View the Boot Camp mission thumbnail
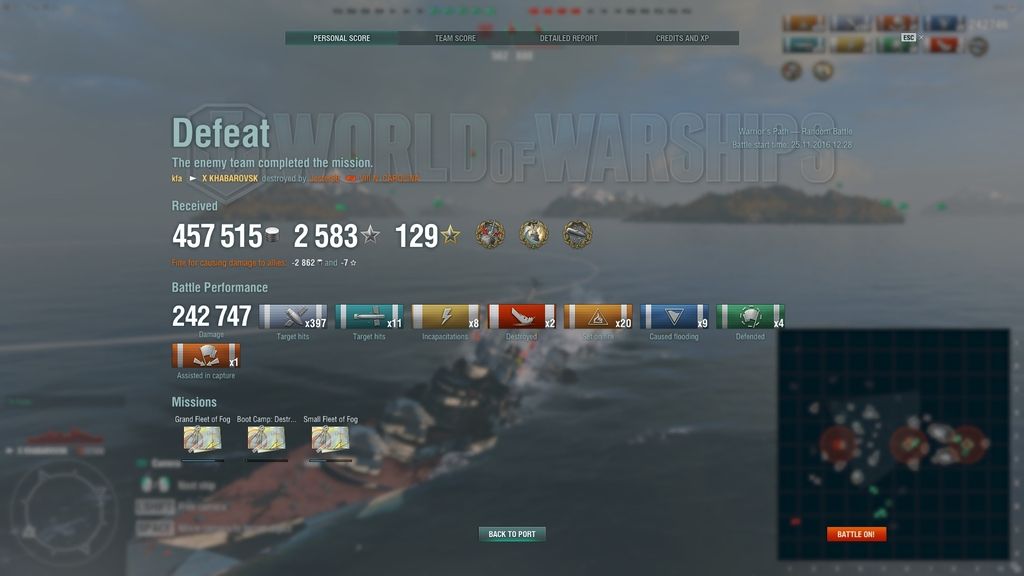Screen dimensions: 1024x576 pos(266,438)
